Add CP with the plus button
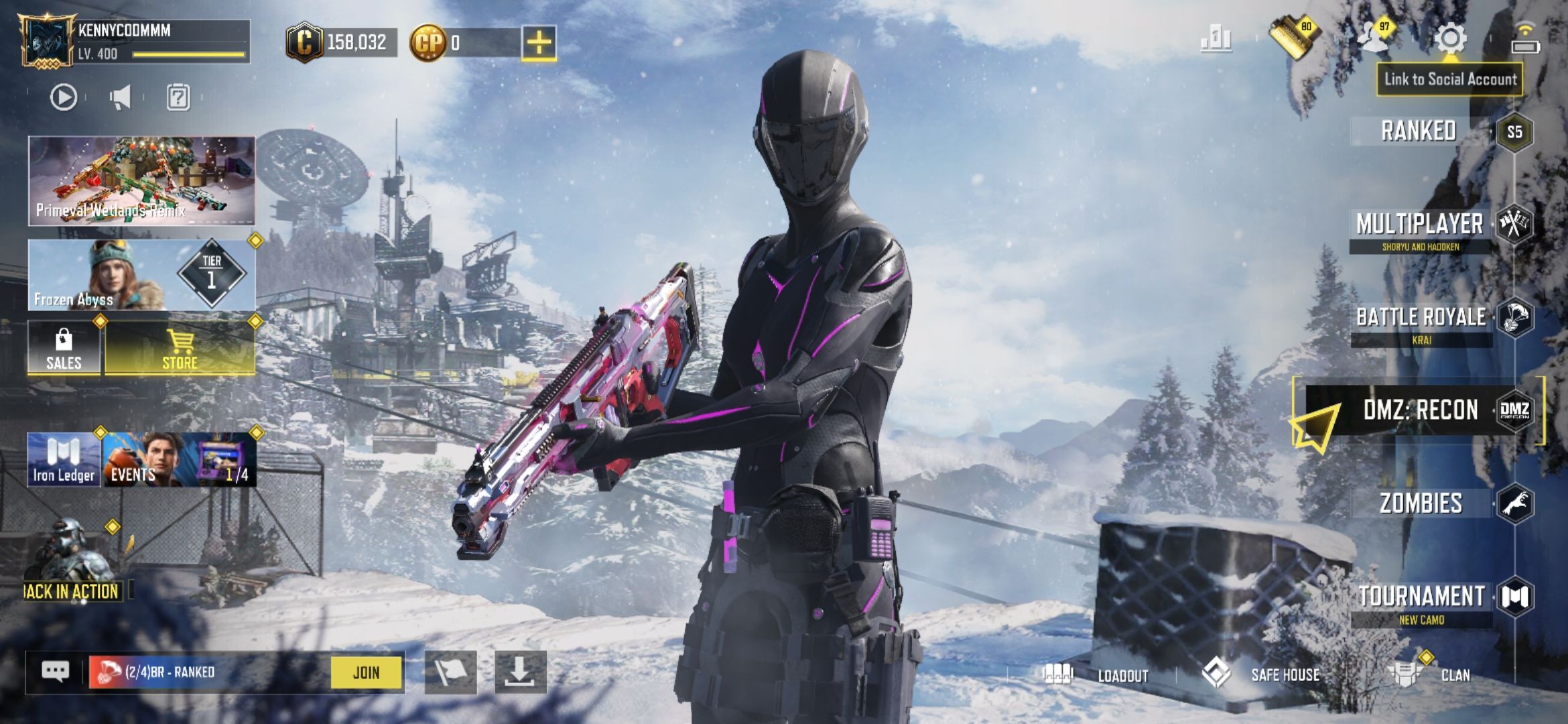This screenshot has height=724, width=1568. (x=539, y=43)
